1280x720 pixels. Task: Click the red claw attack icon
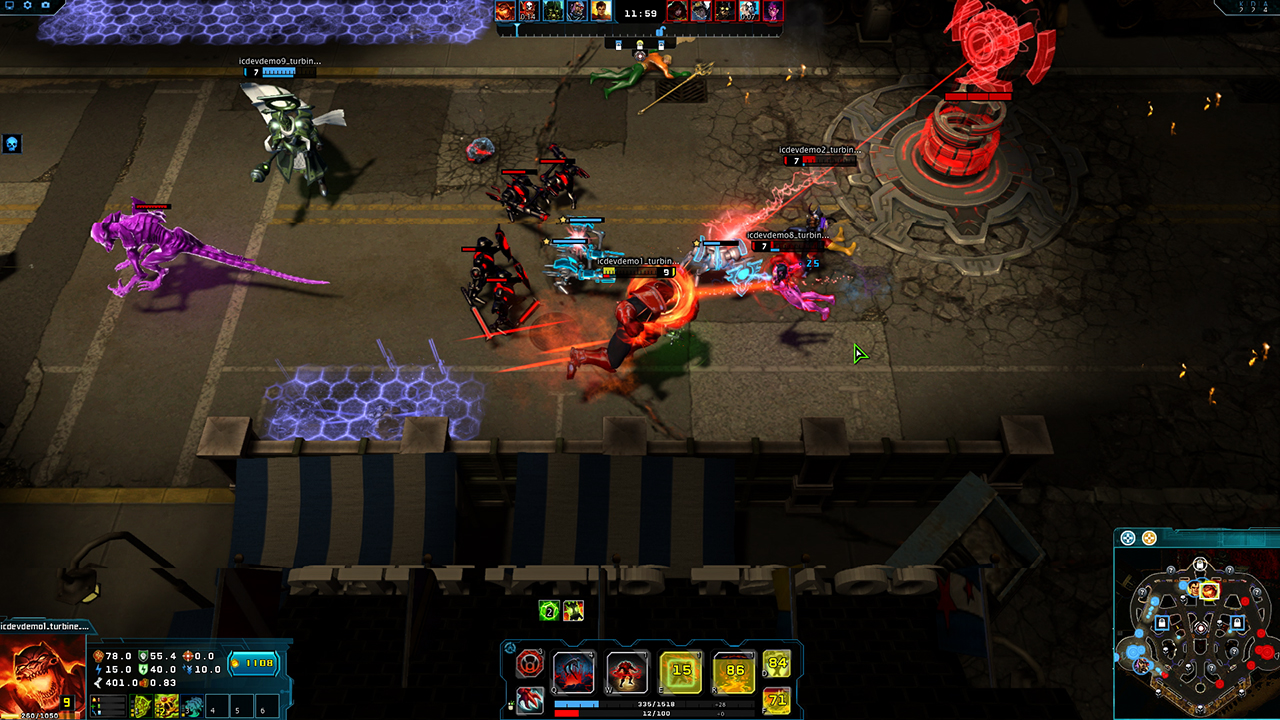point(530,699)
